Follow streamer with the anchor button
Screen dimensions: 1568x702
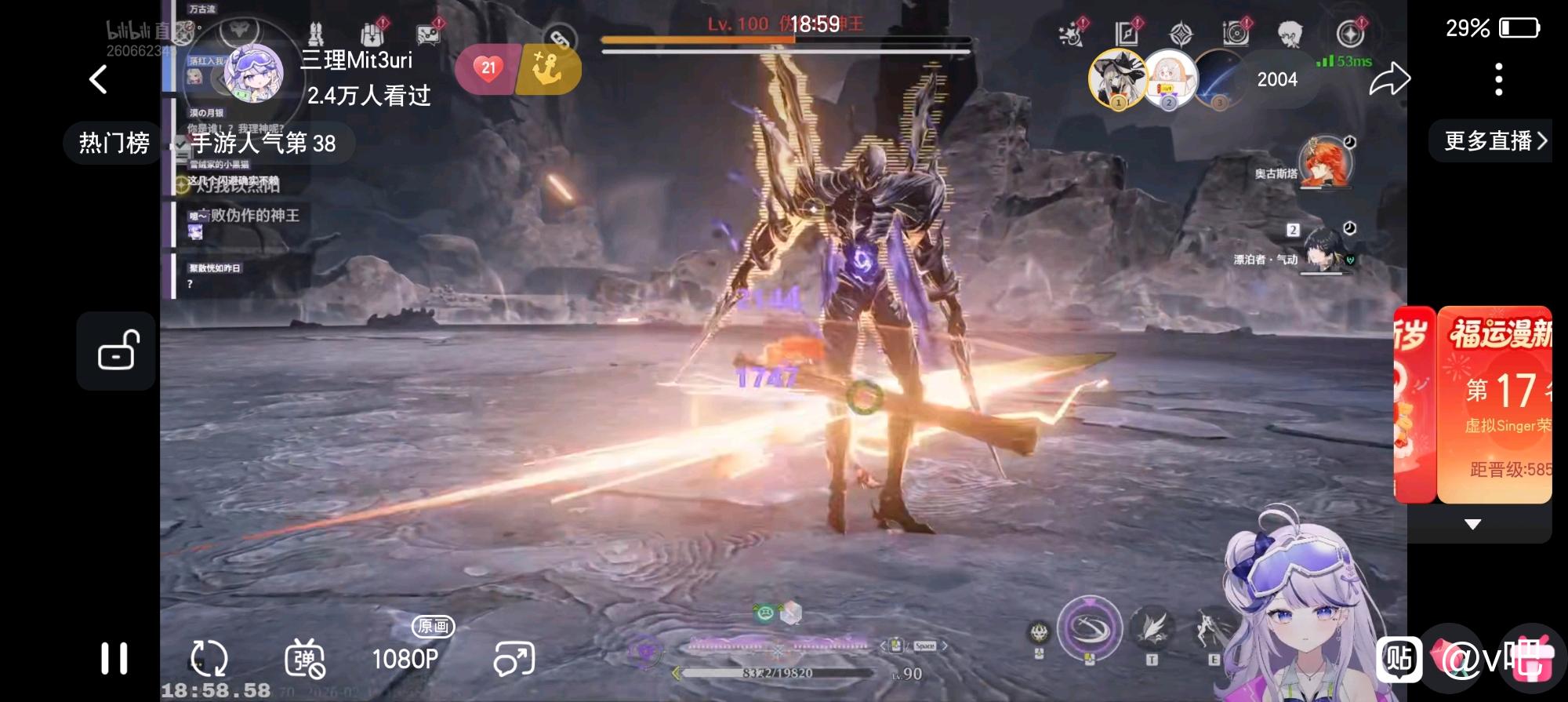548,70
